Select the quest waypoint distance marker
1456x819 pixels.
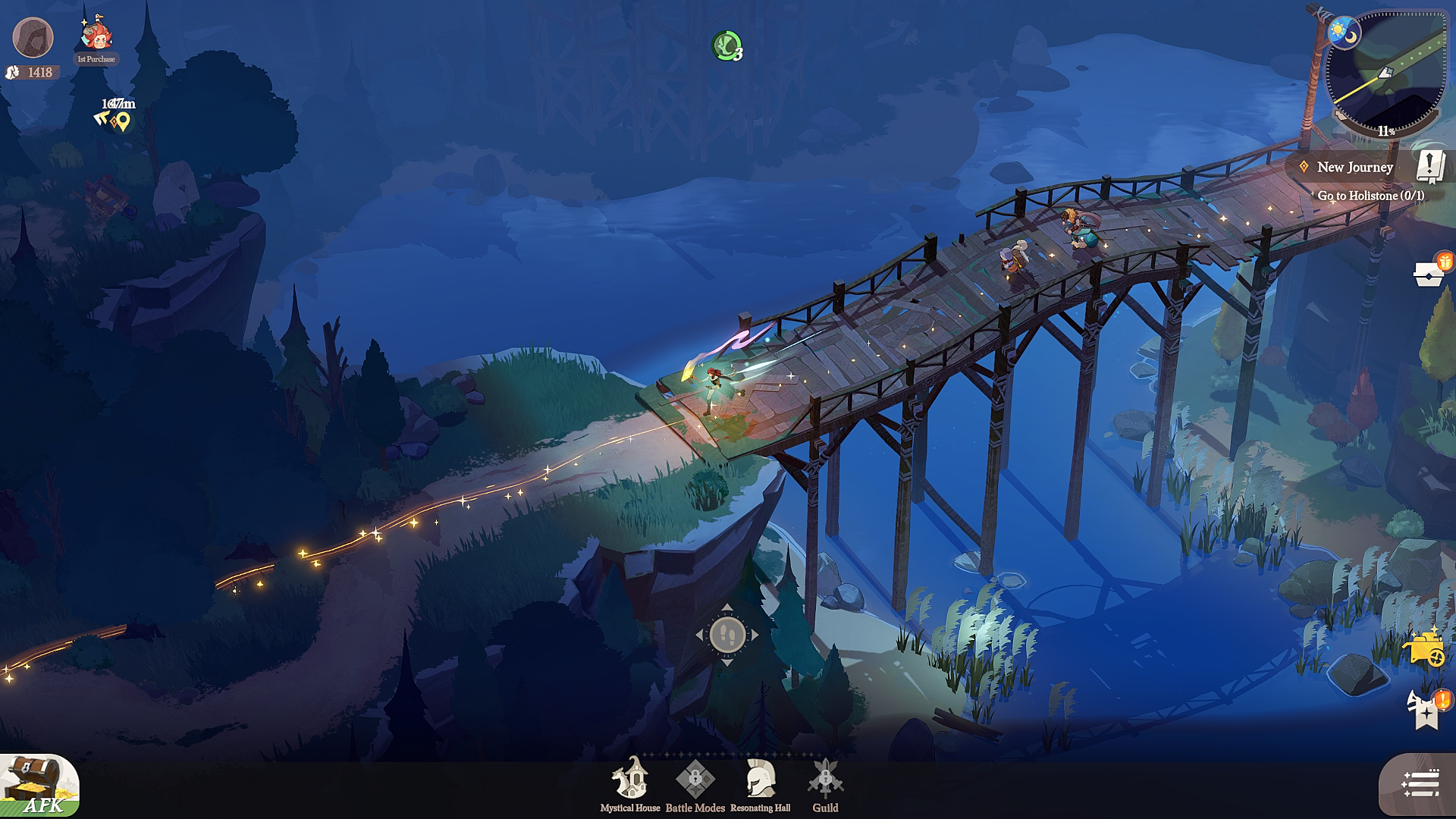pos(116,115)
